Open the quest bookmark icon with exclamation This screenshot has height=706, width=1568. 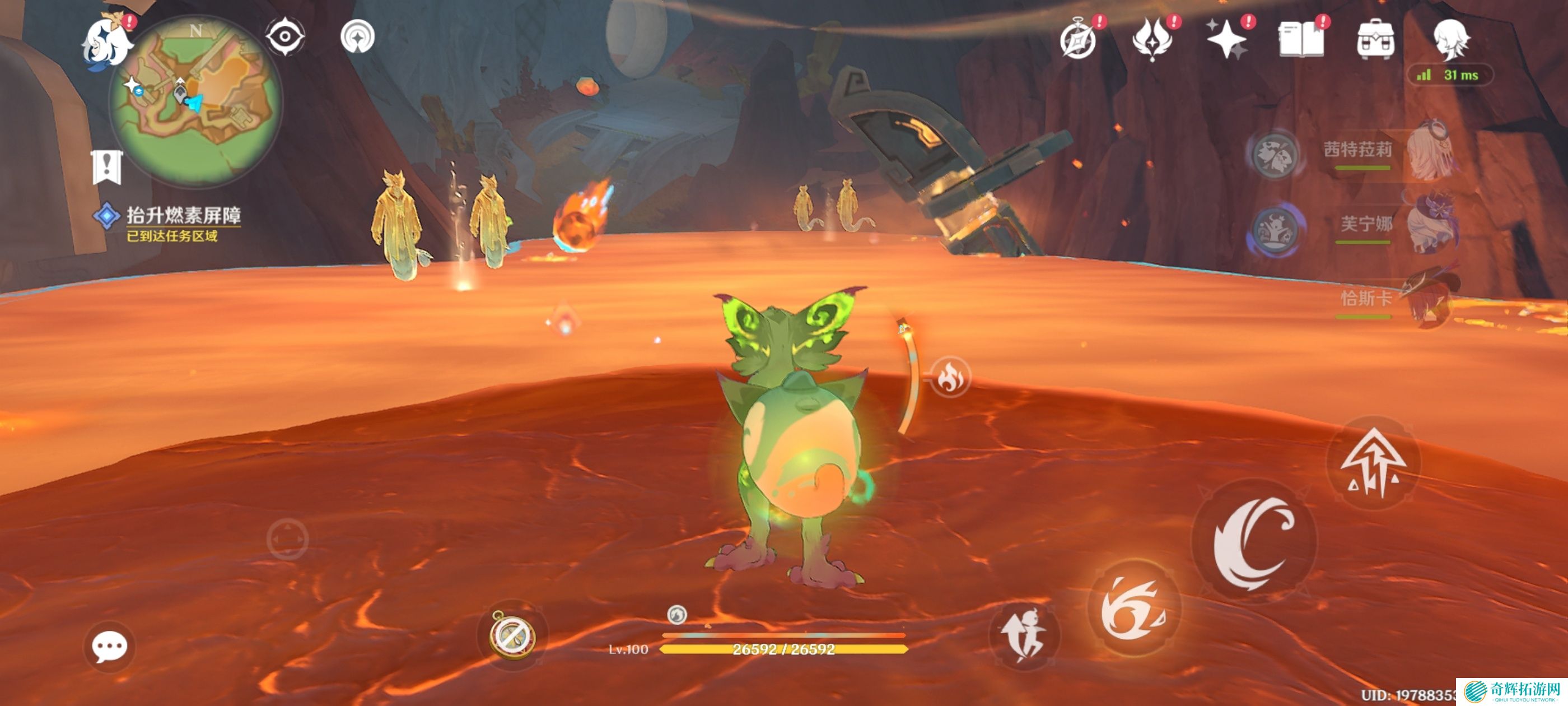pos(107,166)
